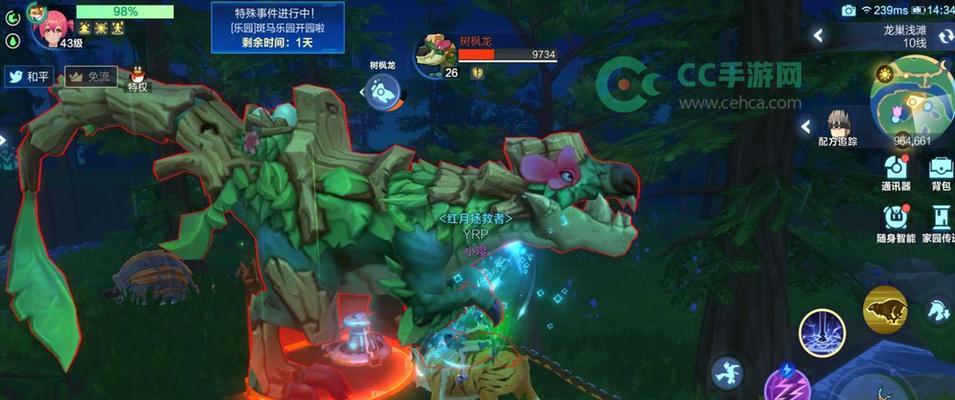This screenshot has width=955, height=400.
Task: Select the 树枫龙 target portrait
Action: (x=436, y=55)
